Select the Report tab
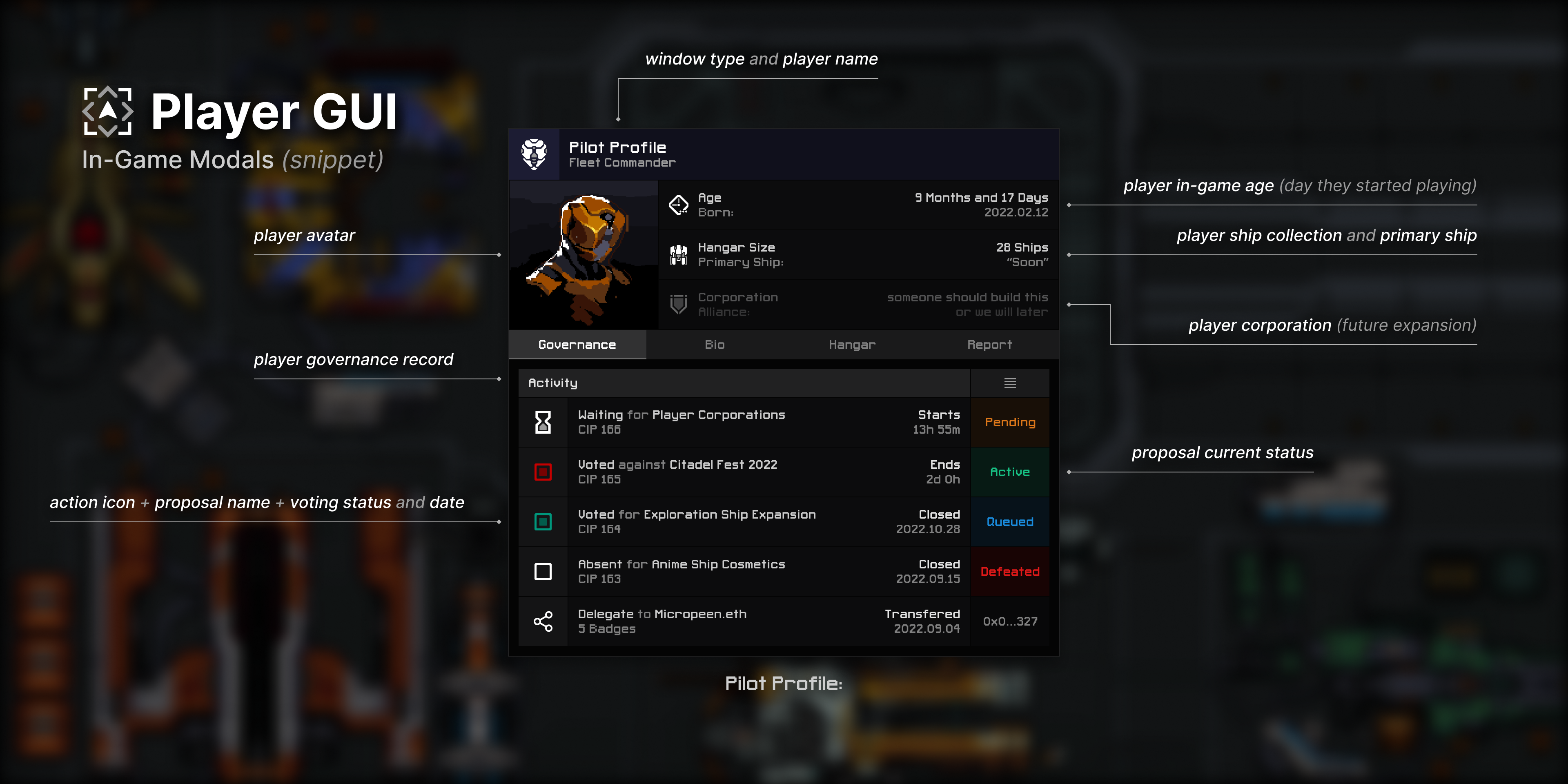The height and width of the screenshot is (784, 1568). 989,345
